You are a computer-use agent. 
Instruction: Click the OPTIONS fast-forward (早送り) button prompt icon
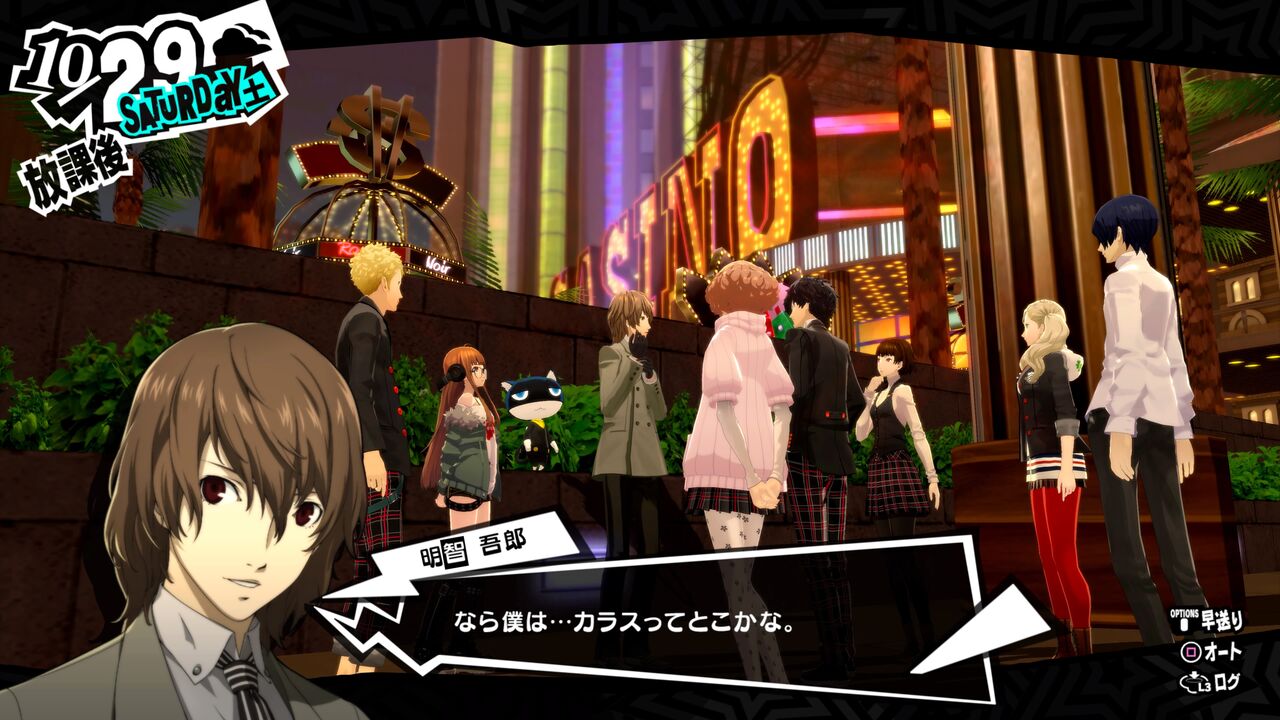point(1184,622)
